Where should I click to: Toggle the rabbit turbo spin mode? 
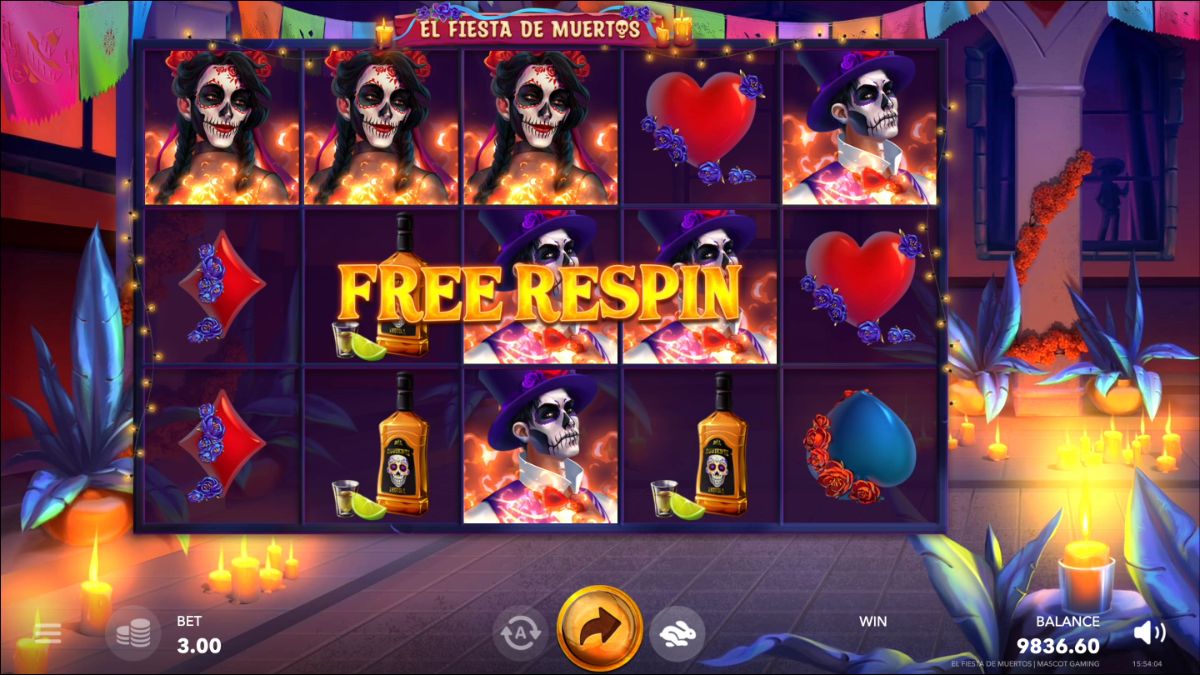[677, 632]
